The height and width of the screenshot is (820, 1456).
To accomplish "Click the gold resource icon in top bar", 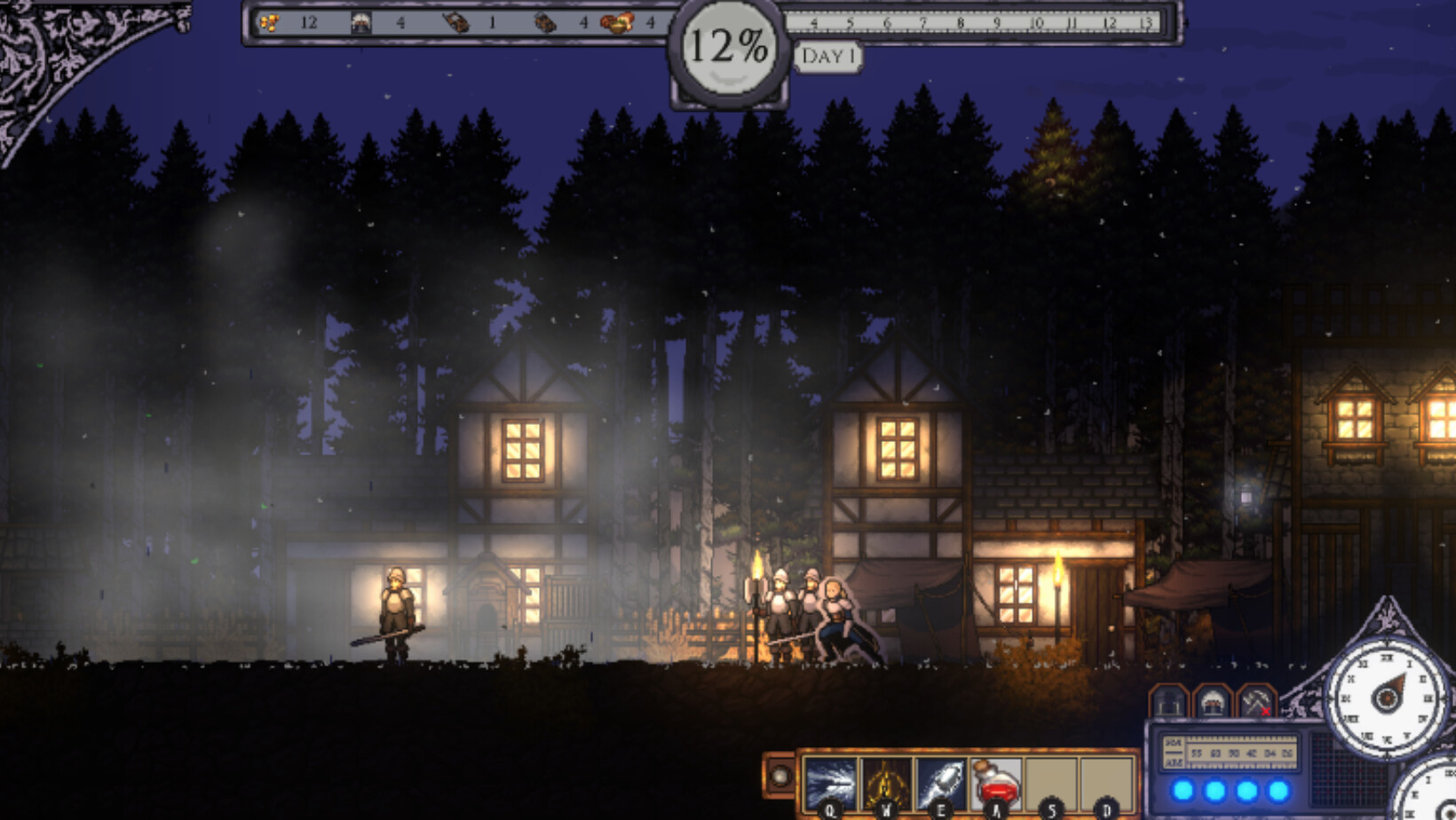I will [271, 23].
